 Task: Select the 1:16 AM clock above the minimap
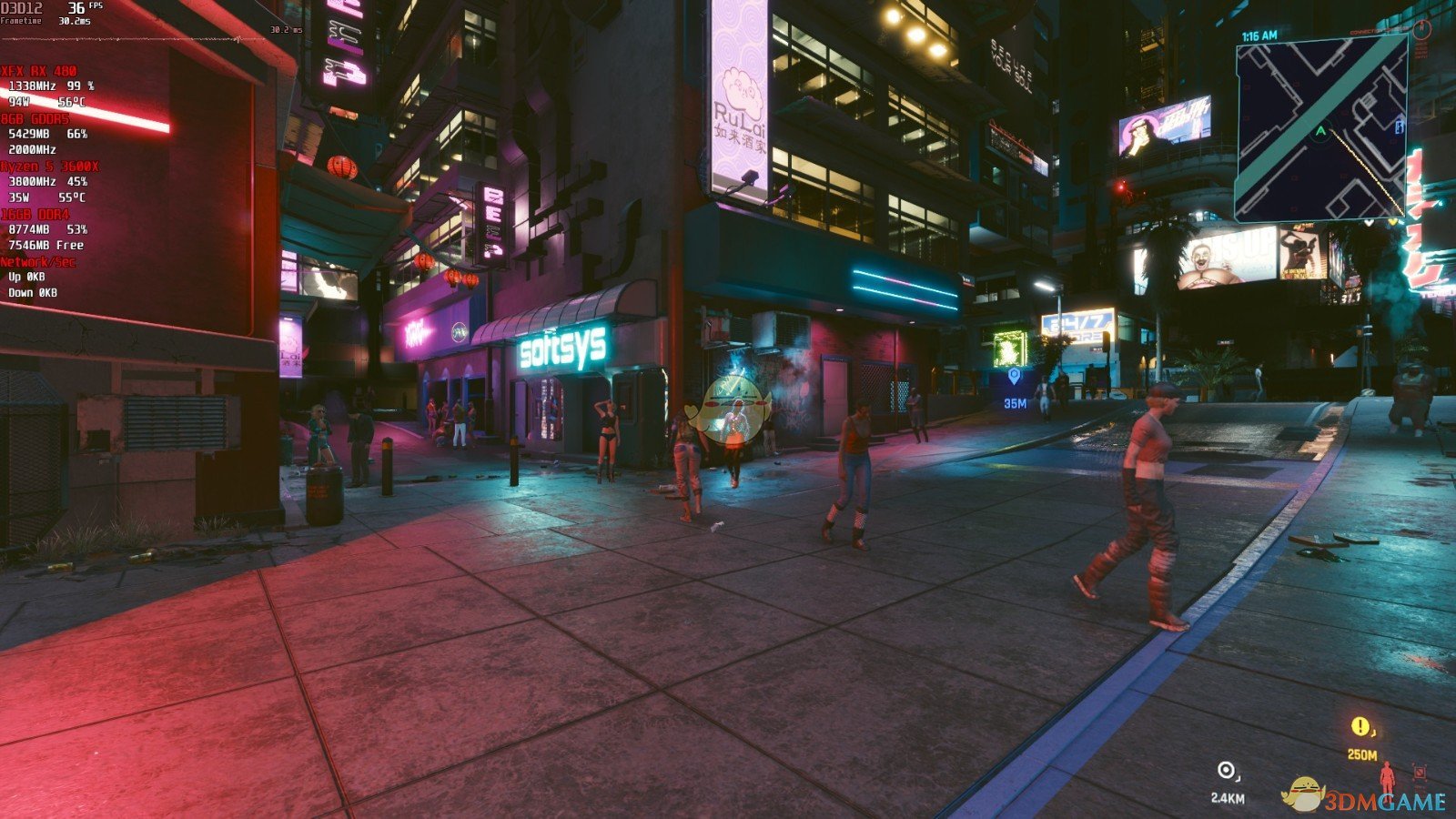point(1259,35)
